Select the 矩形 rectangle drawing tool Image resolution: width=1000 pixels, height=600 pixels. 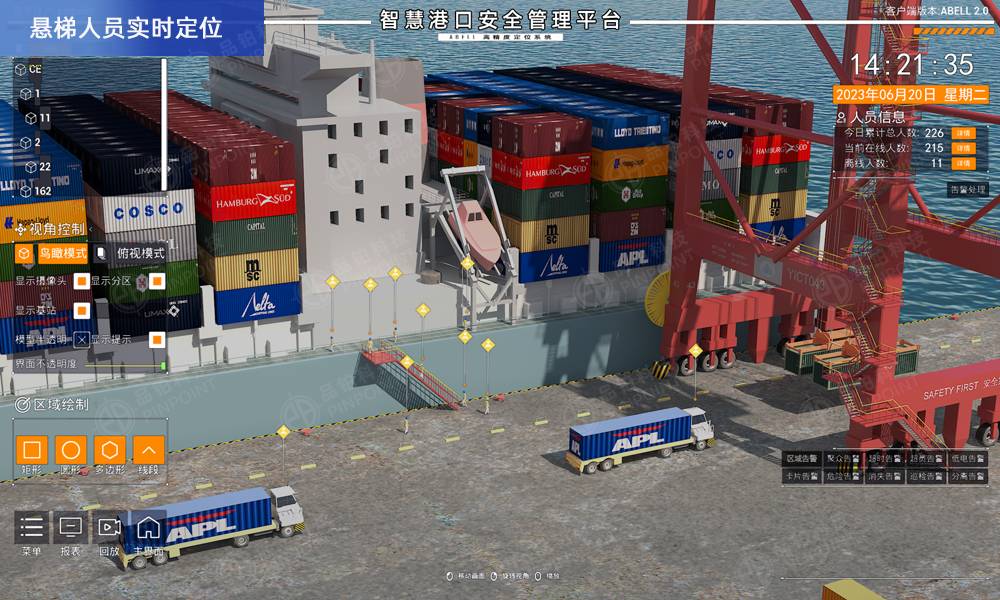[33, 450]
